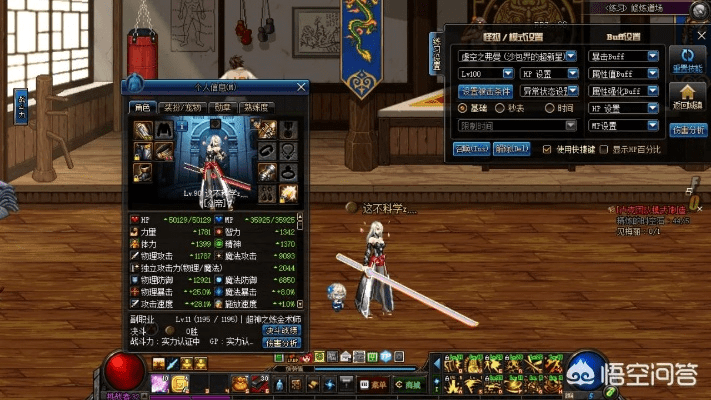Click the 召唤(Ins) summon button
The height and width of the screenshot is (400, 711).
click(x=470, y=149)
